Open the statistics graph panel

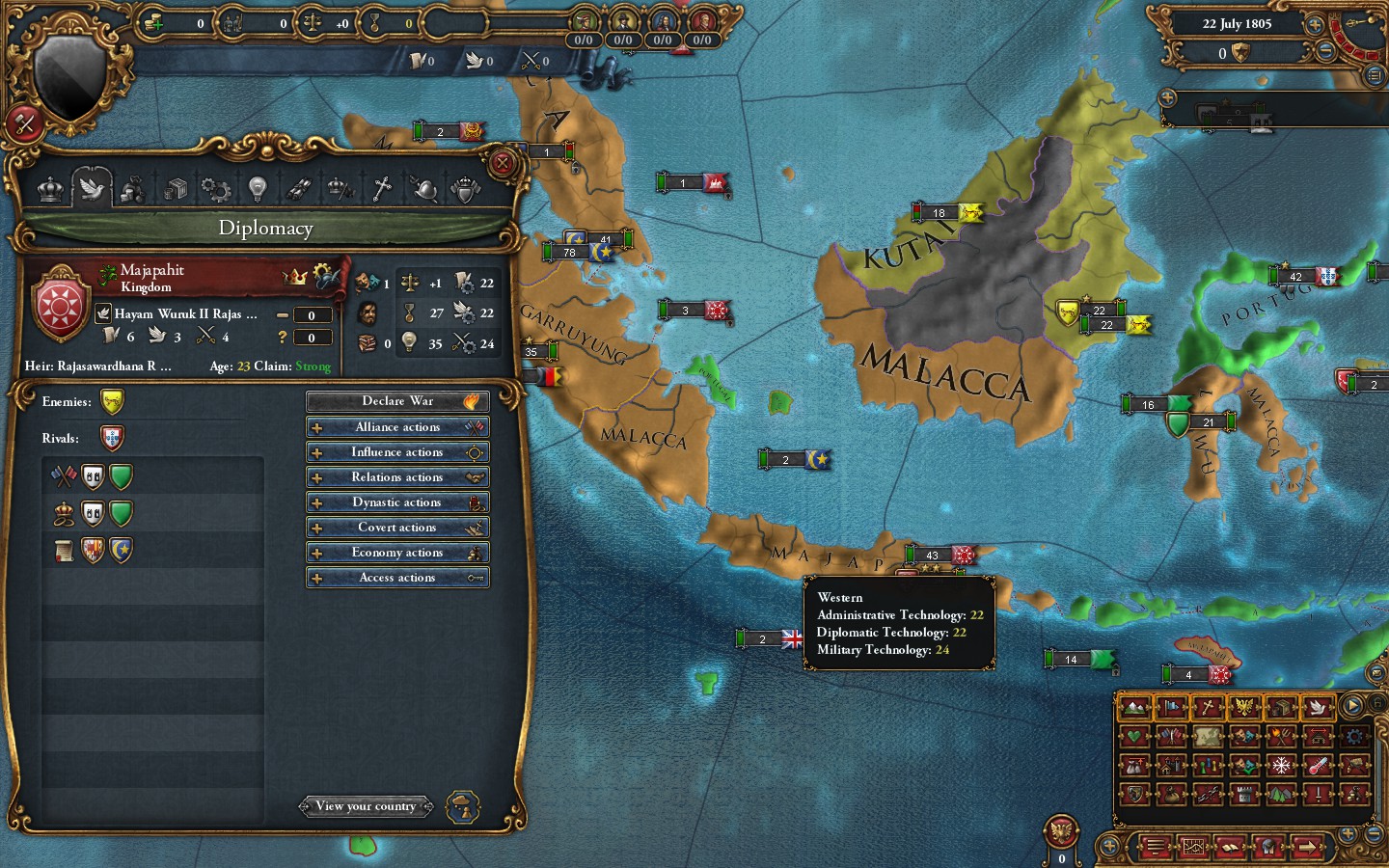(1194, 847)
